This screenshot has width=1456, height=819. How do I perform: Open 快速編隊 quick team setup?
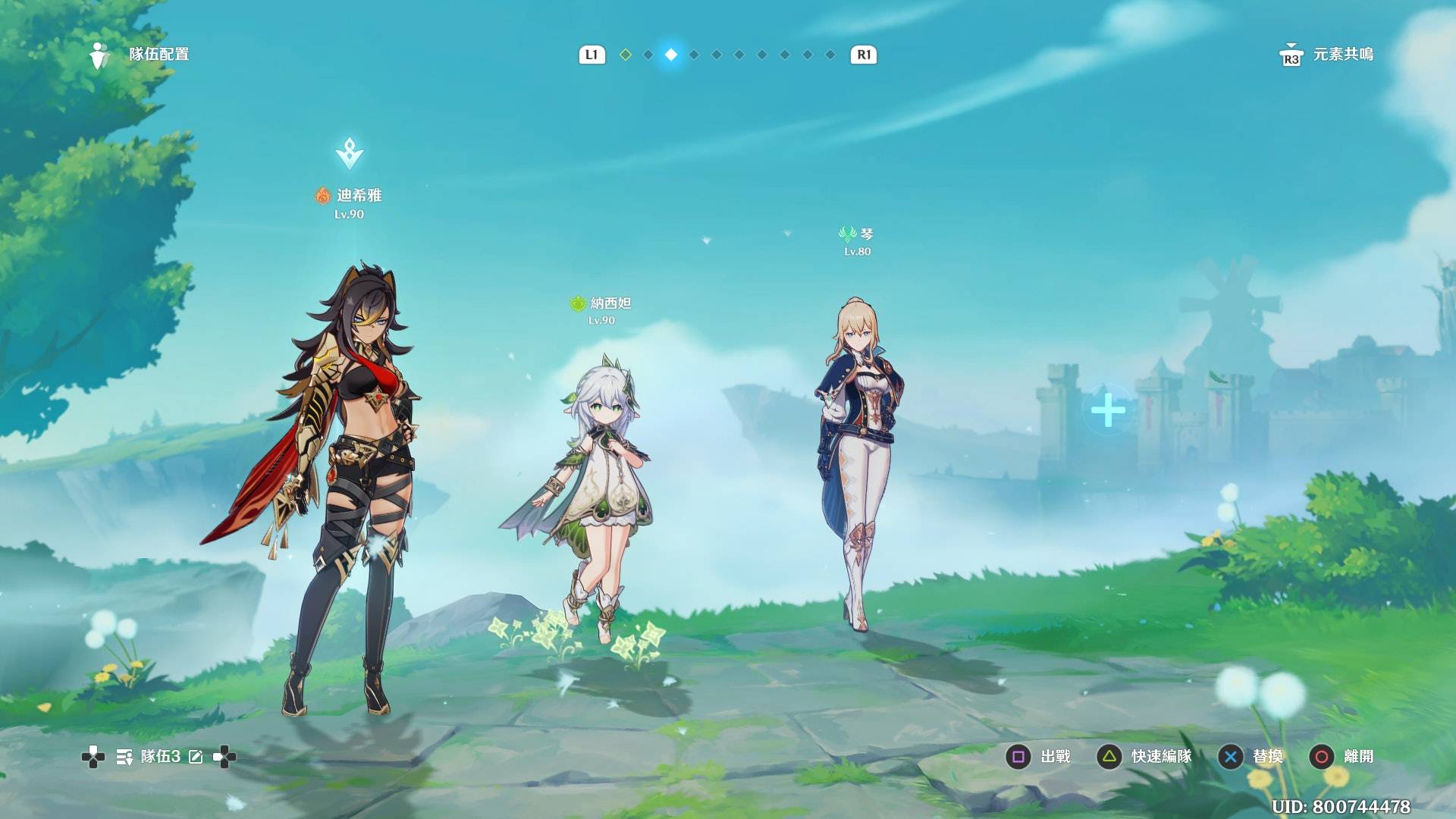pos(1144,757)
